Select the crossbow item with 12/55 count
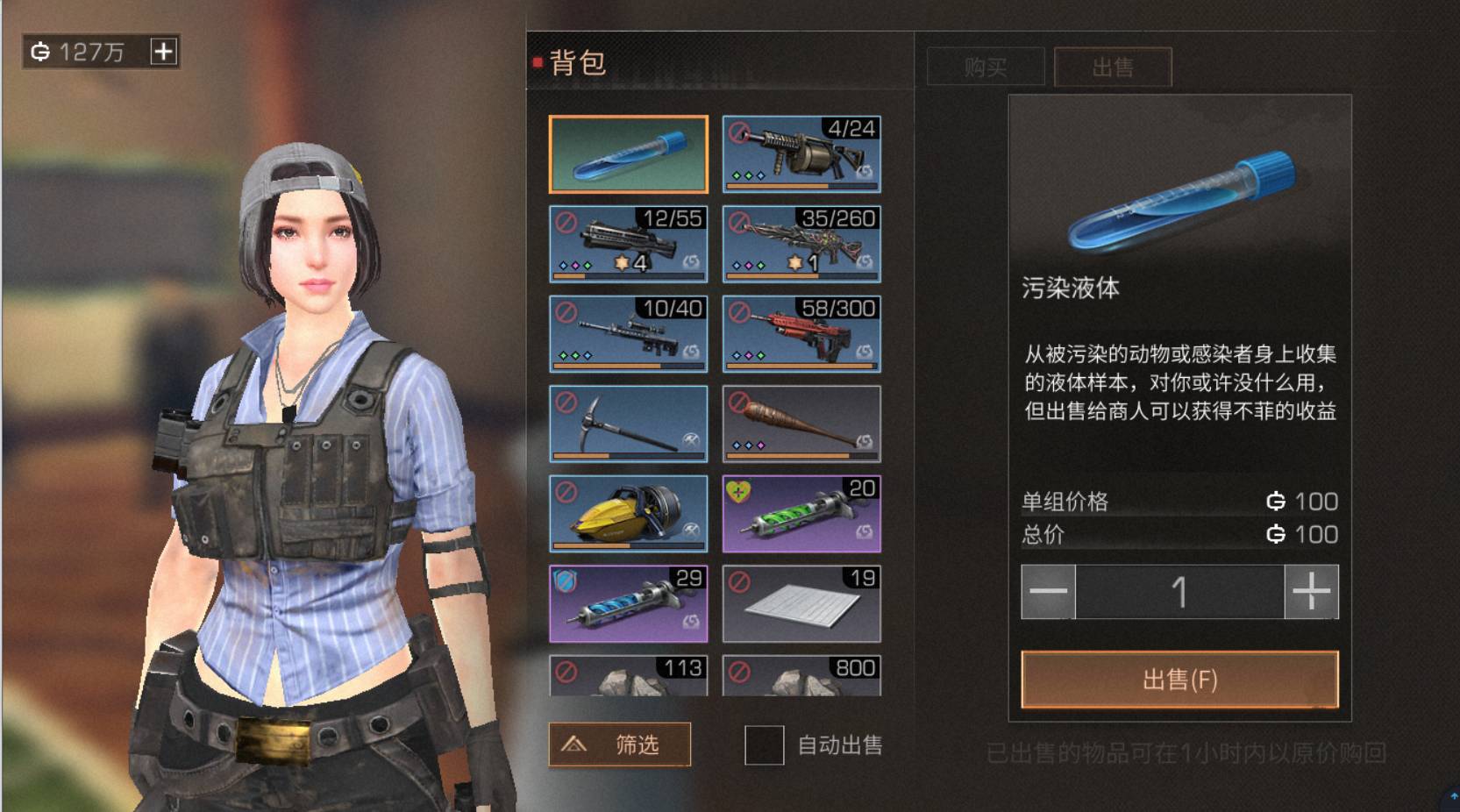 (628, 245)
